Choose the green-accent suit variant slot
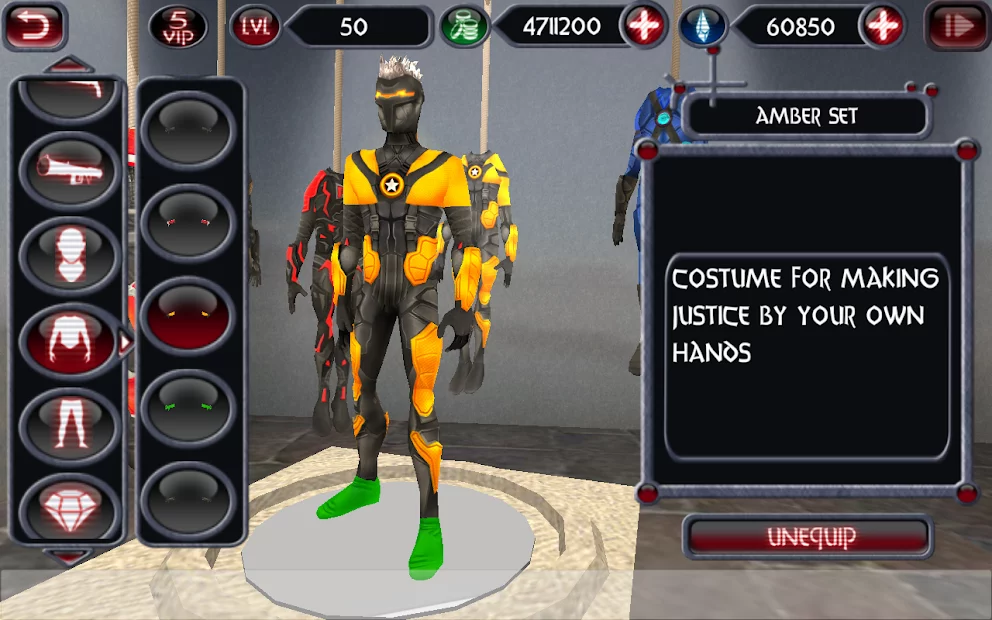The image size is (992, 620). [x=188, y=409]
